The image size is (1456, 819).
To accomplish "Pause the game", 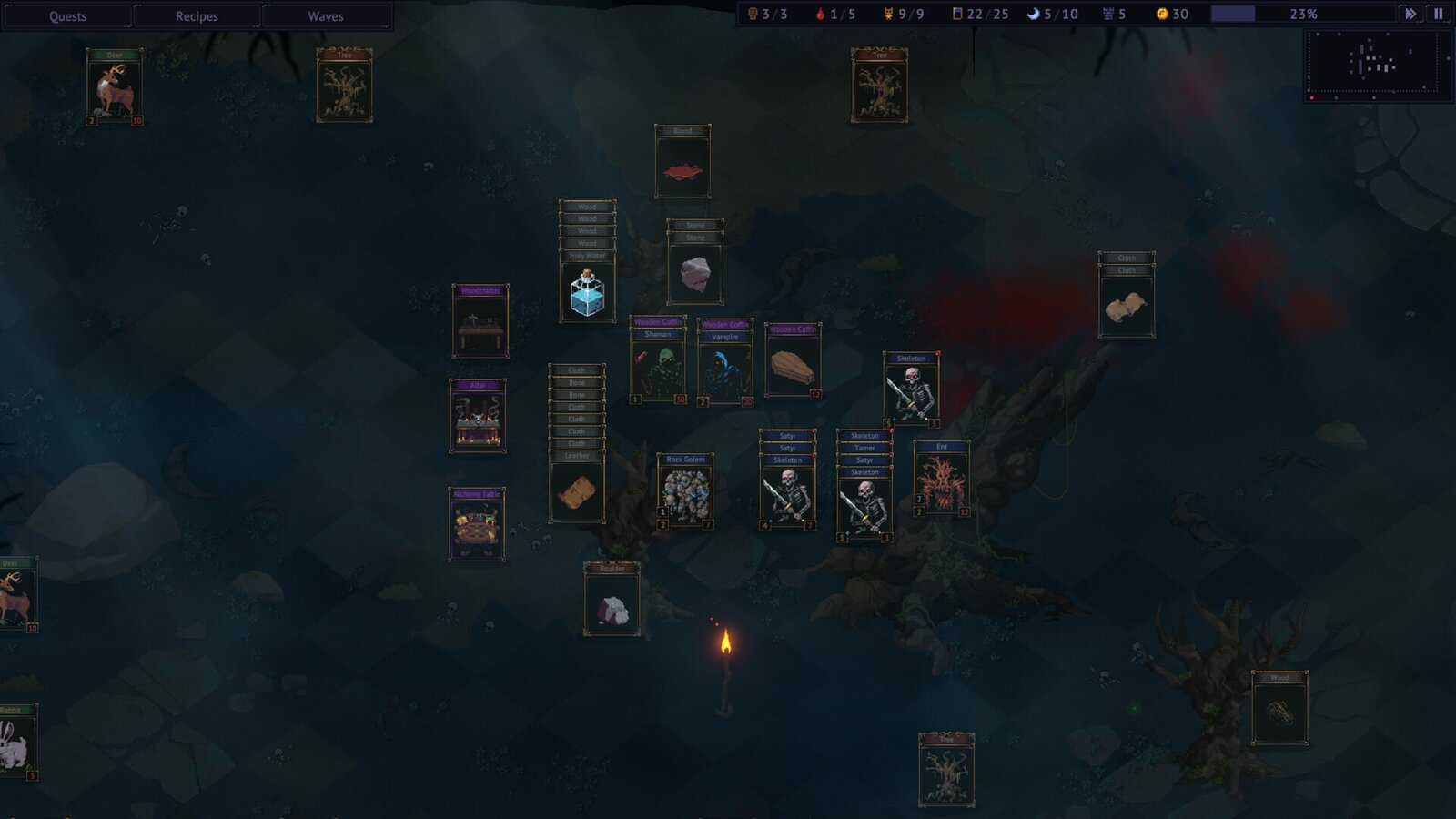I will coord(1439,14).
